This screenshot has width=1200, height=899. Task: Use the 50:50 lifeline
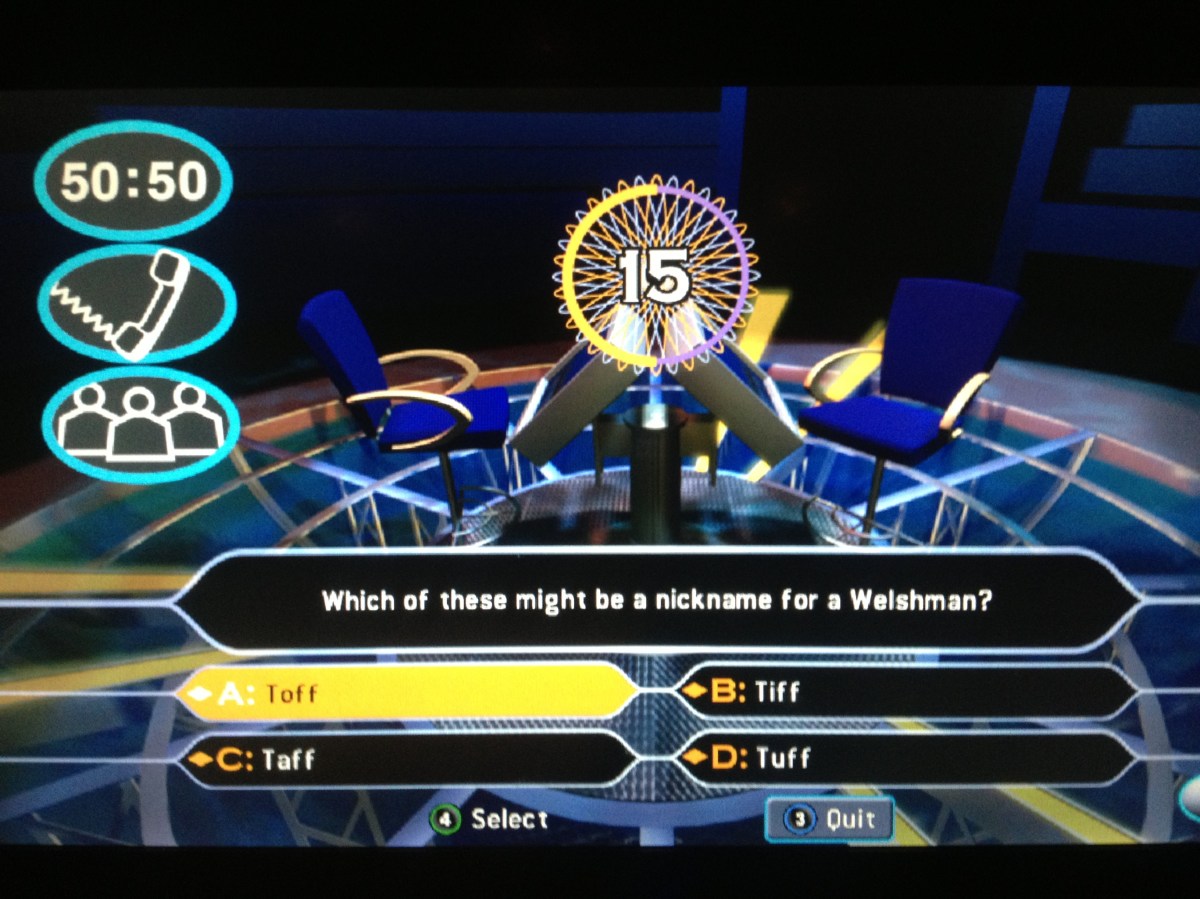coord(133,181)
